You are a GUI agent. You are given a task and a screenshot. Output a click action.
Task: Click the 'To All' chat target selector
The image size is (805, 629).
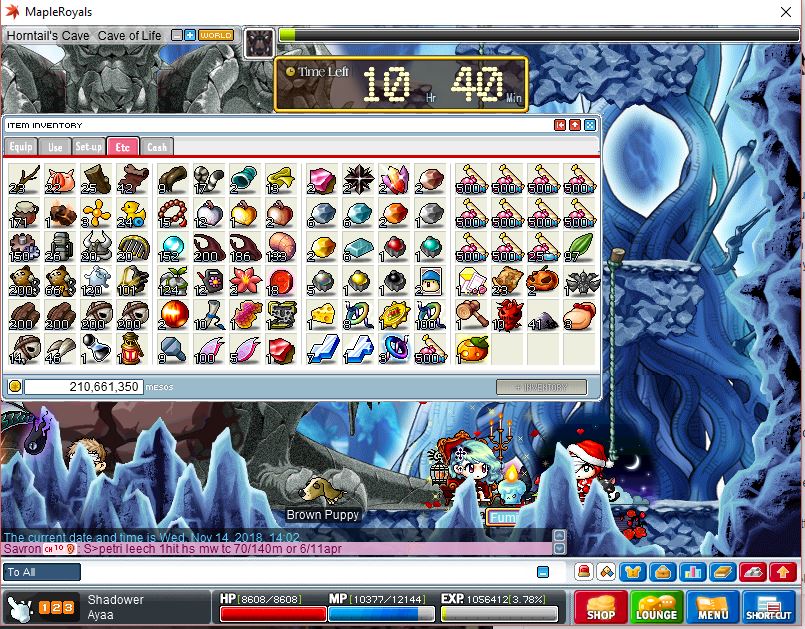(43, 572)
